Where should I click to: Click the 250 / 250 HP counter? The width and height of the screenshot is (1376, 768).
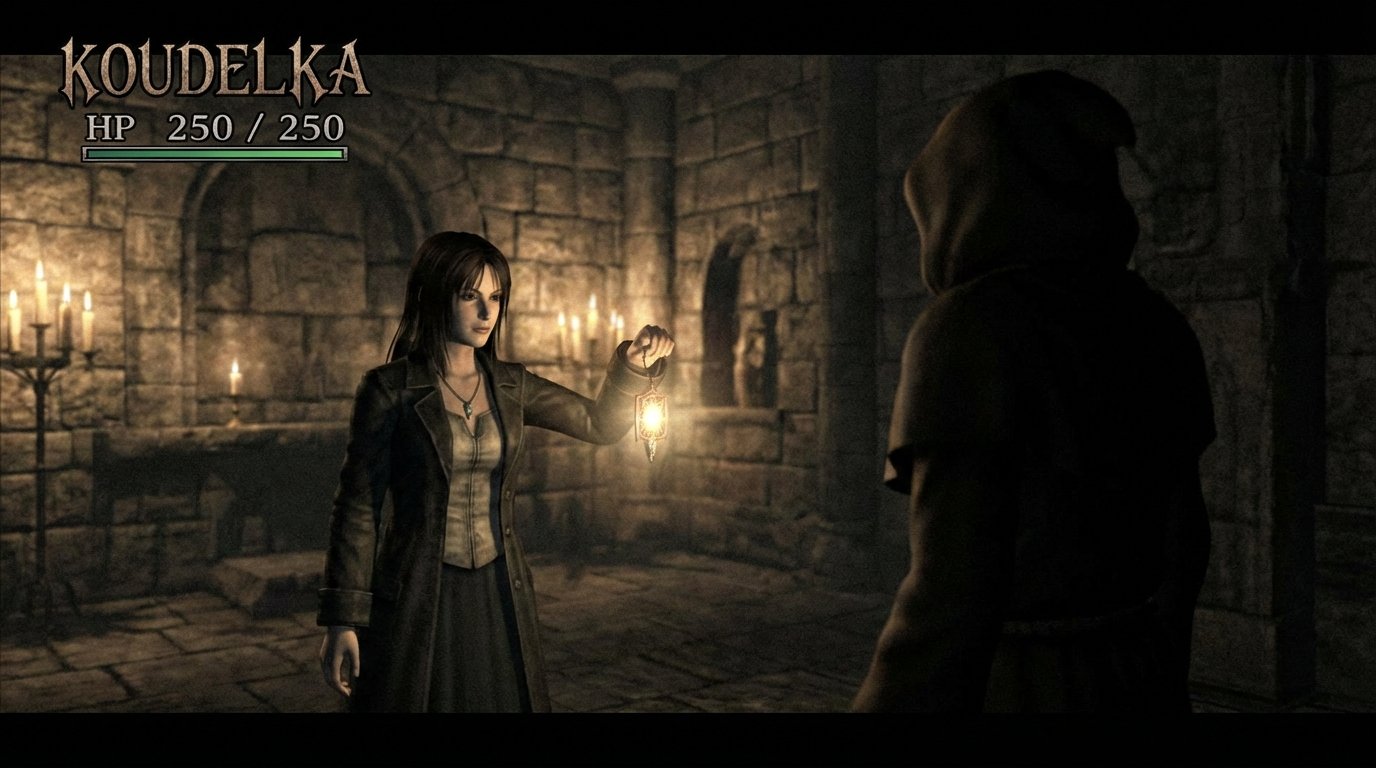click(x=255, y=128)
